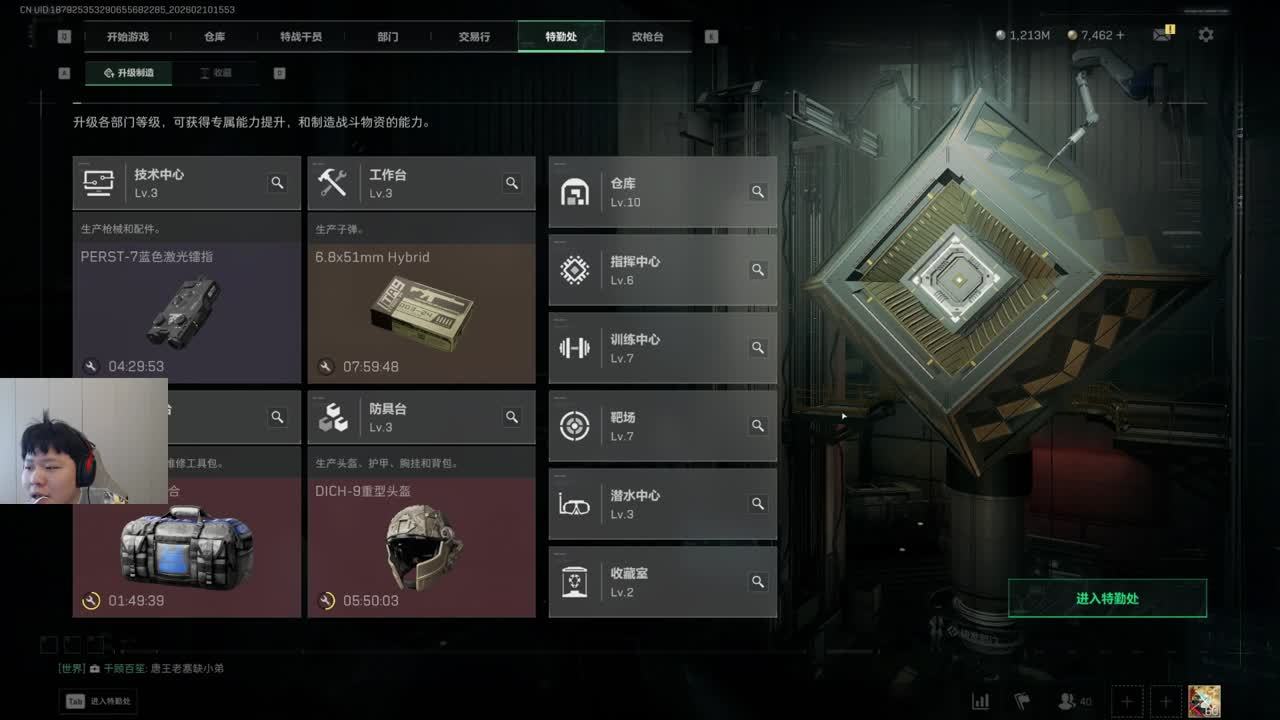Viewport: 1280px width, 720px height.
Task: Open the 交易行 tab
Action: 474,37
